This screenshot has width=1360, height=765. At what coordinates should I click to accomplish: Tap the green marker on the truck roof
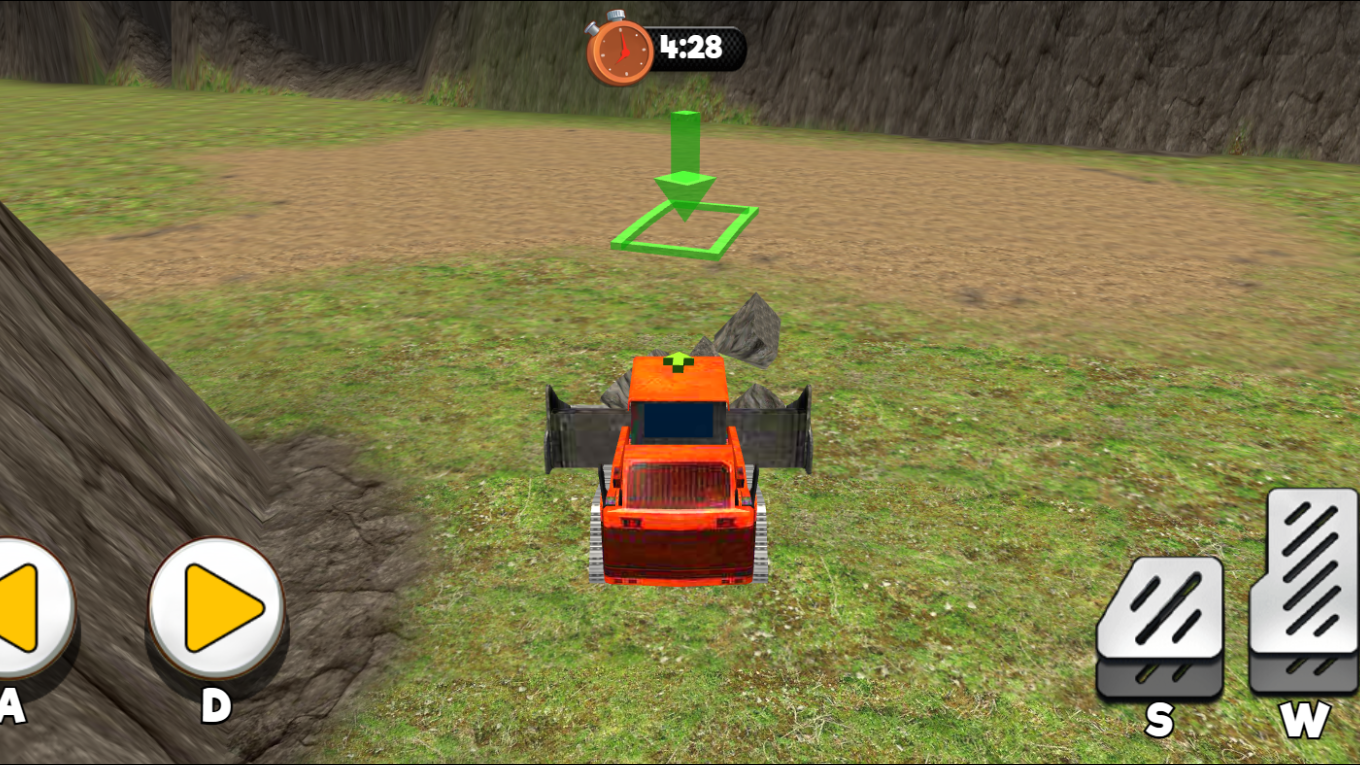point(680,360)
